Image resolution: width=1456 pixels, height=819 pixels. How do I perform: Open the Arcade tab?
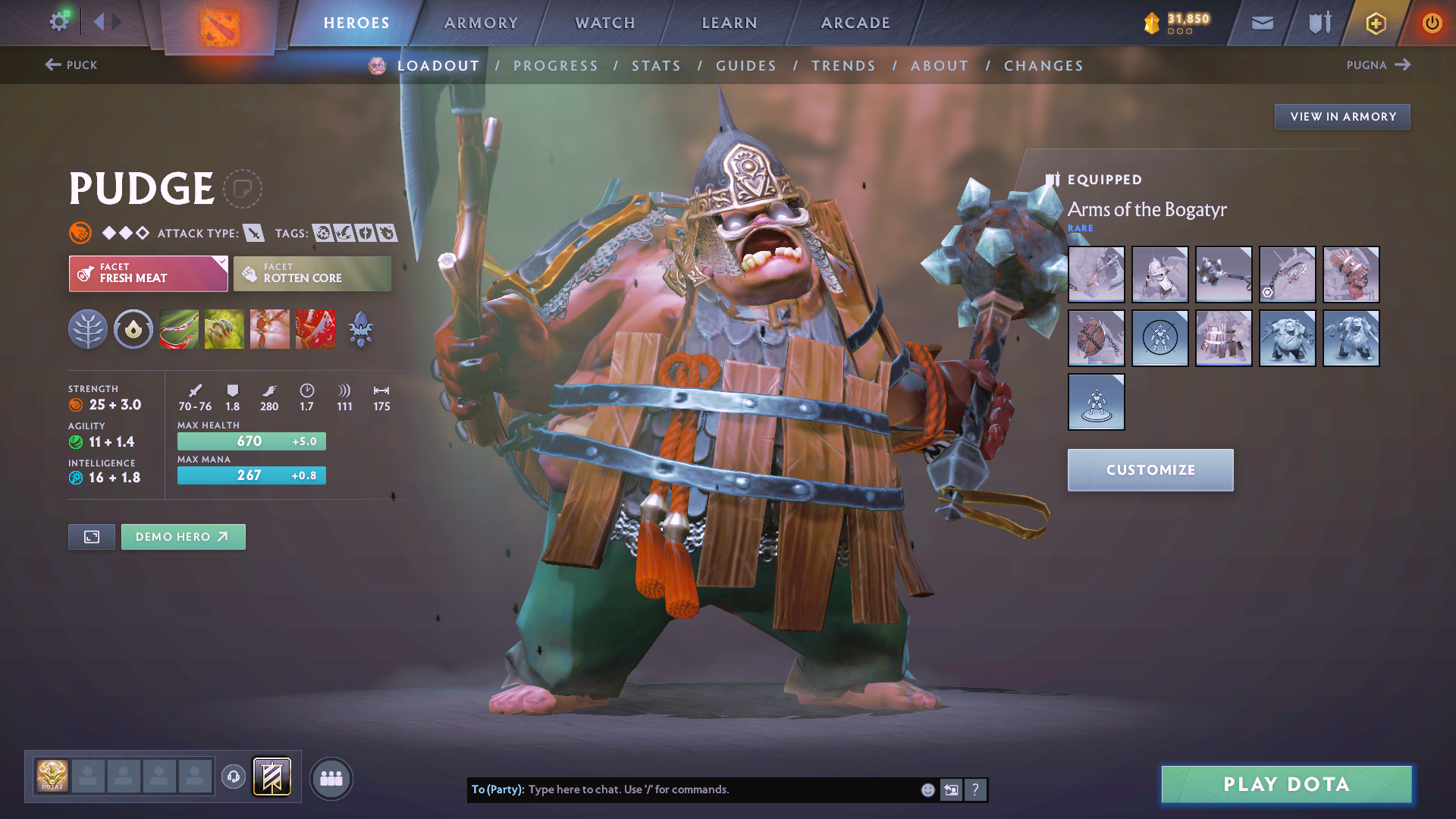(x=855, y=23)
